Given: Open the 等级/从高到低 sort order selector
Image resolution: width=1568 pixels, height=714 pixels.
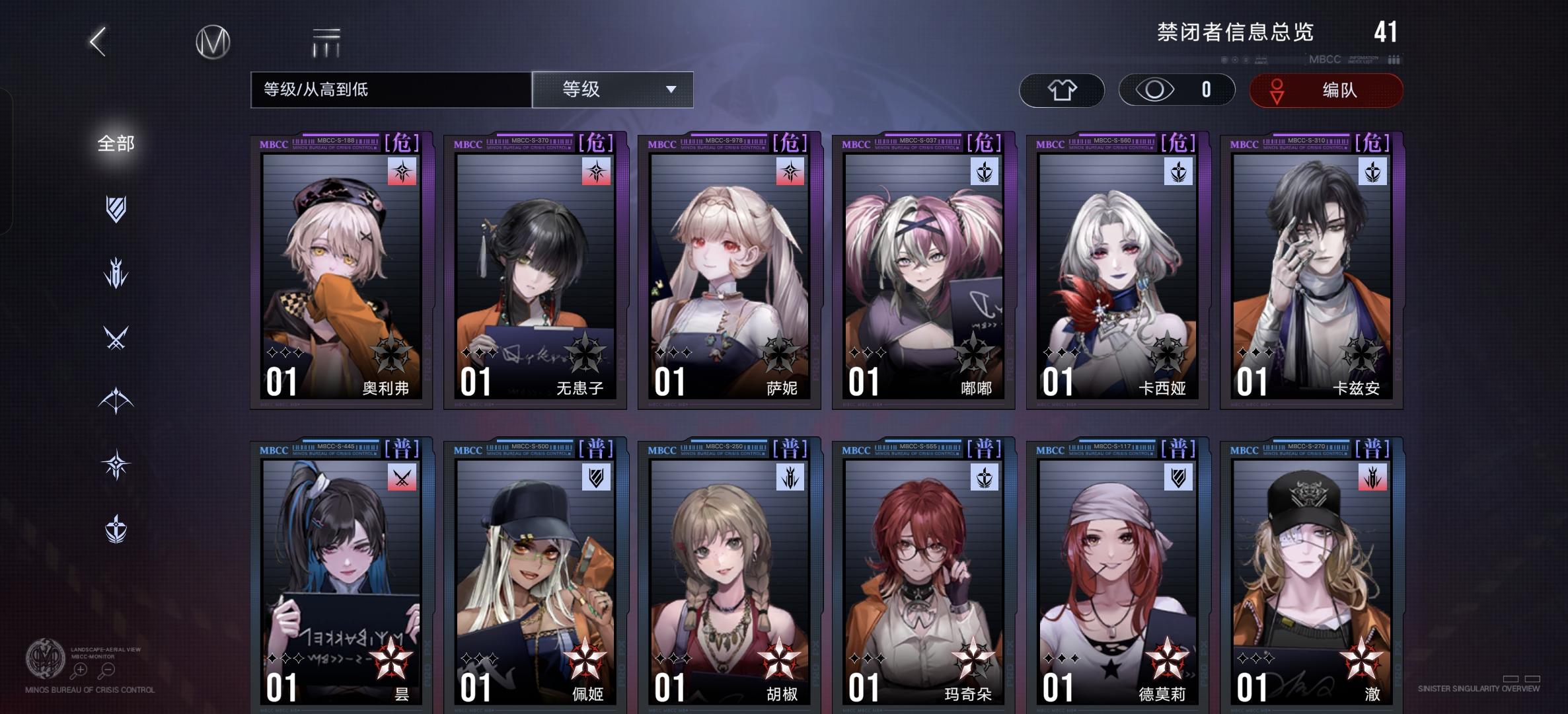Looking at the screenshot, I should point(390,89).
